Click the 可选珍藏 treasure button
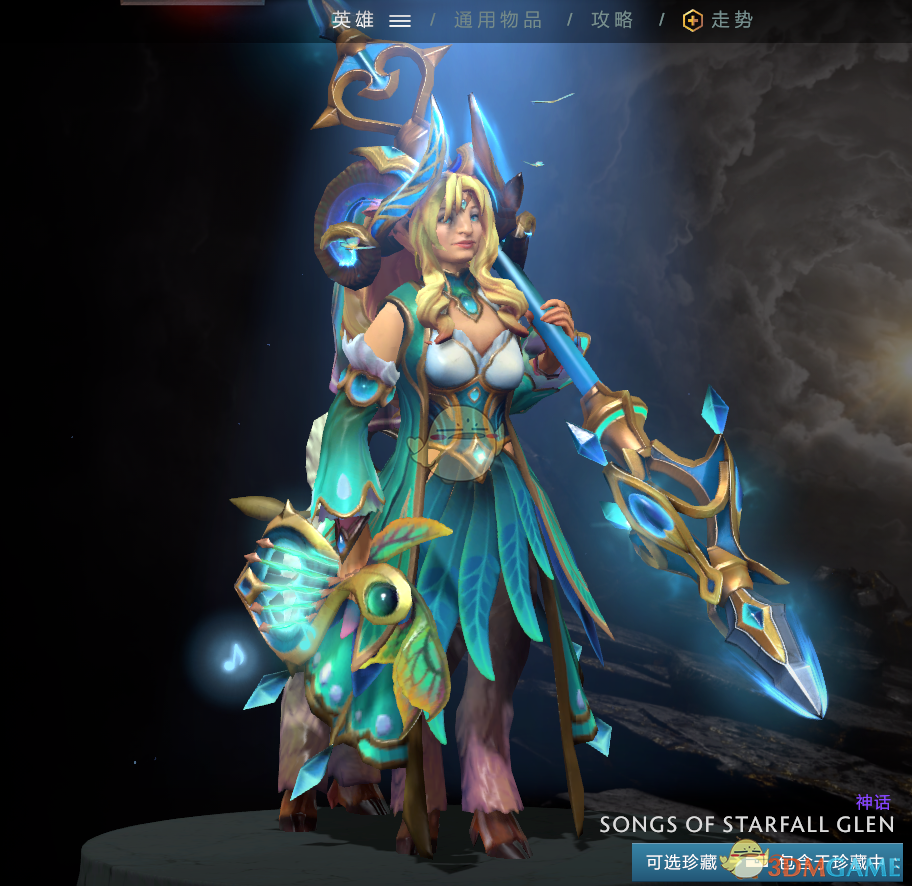The image size is (912, 886). 682,862
